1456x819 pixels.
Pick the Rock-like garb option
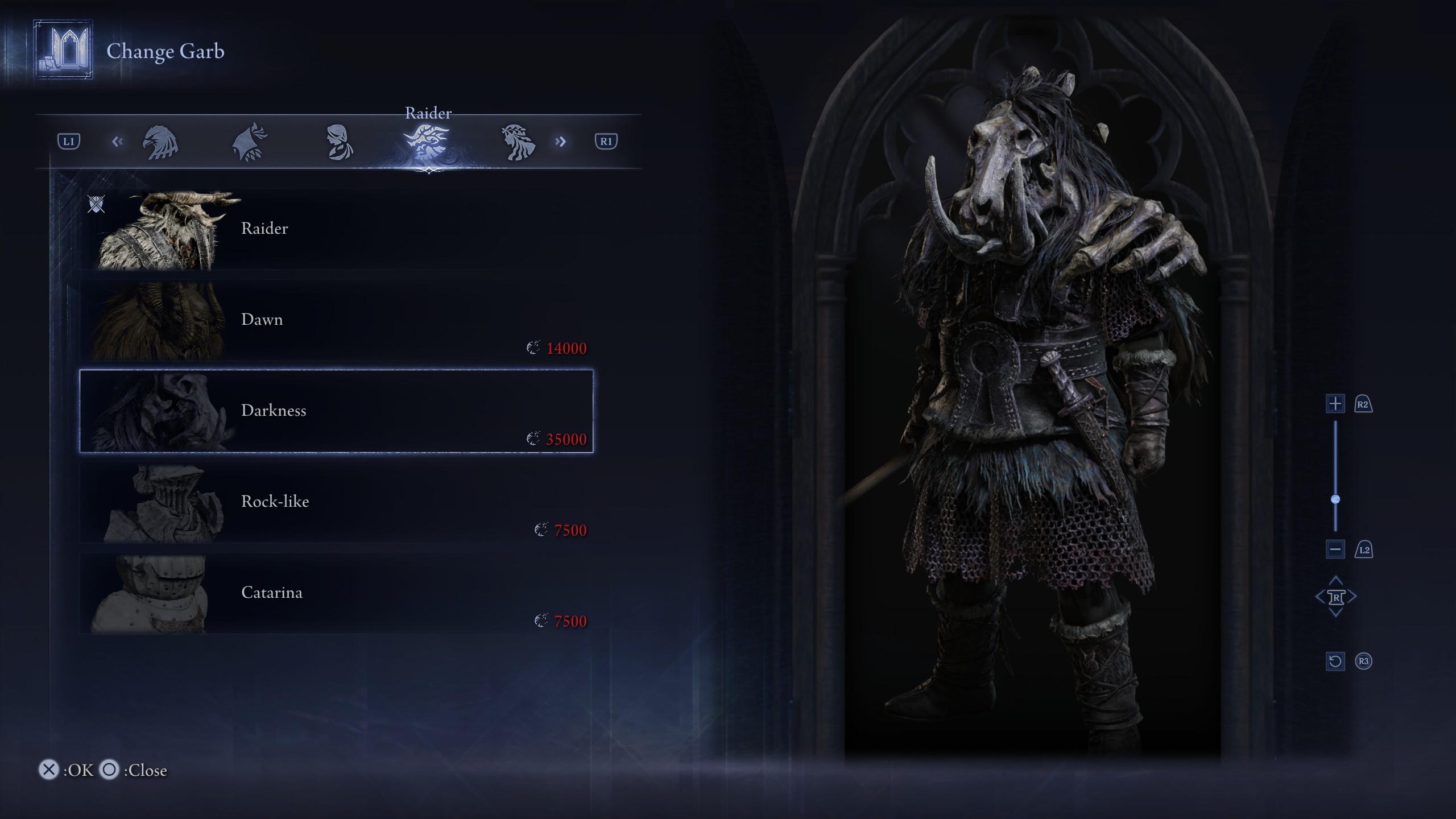336,502
